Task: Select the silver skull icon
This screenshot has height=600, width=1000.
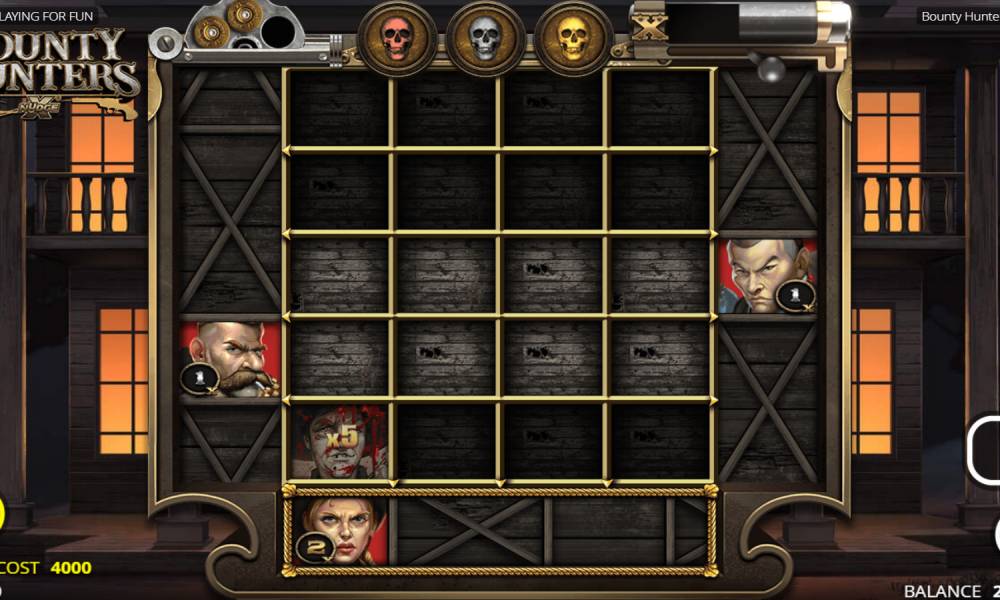Action: [485, 39]
